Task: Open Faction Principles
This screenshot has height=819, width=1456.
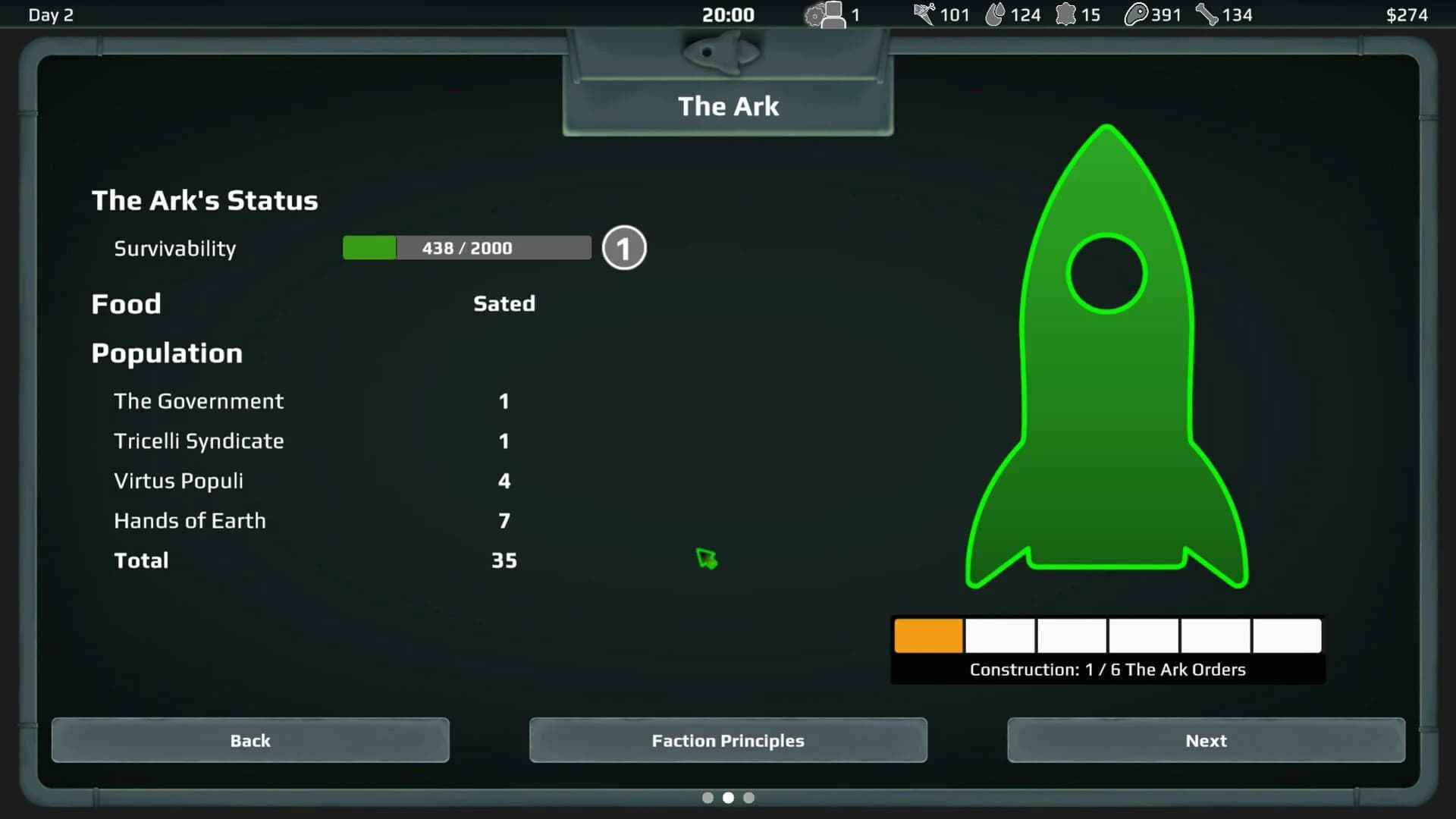Action: [x=728, y=741]
